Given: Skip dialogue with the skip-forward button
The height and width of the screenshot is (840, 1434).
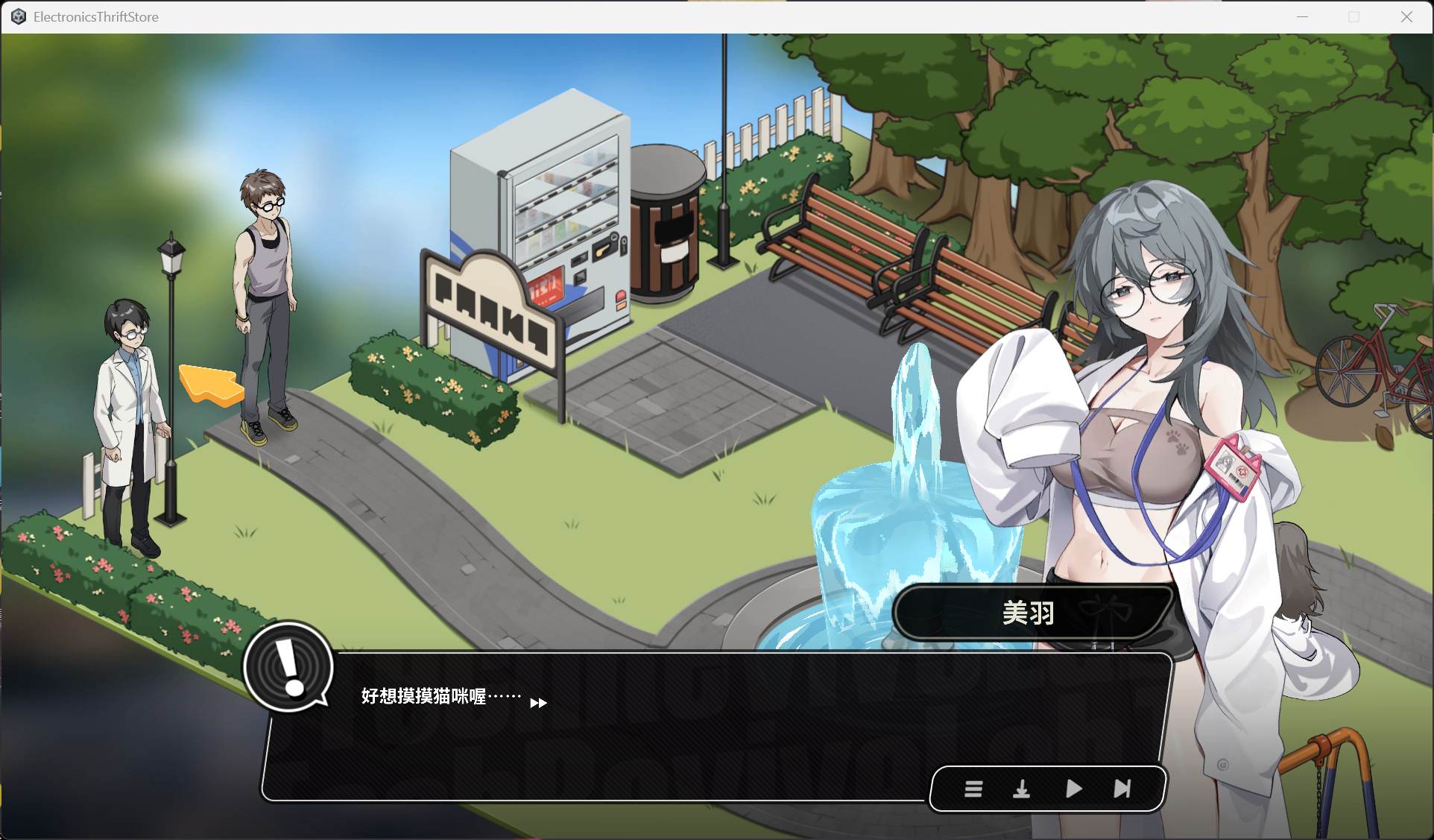Looking at the screenshot, I should [1122, 789].
